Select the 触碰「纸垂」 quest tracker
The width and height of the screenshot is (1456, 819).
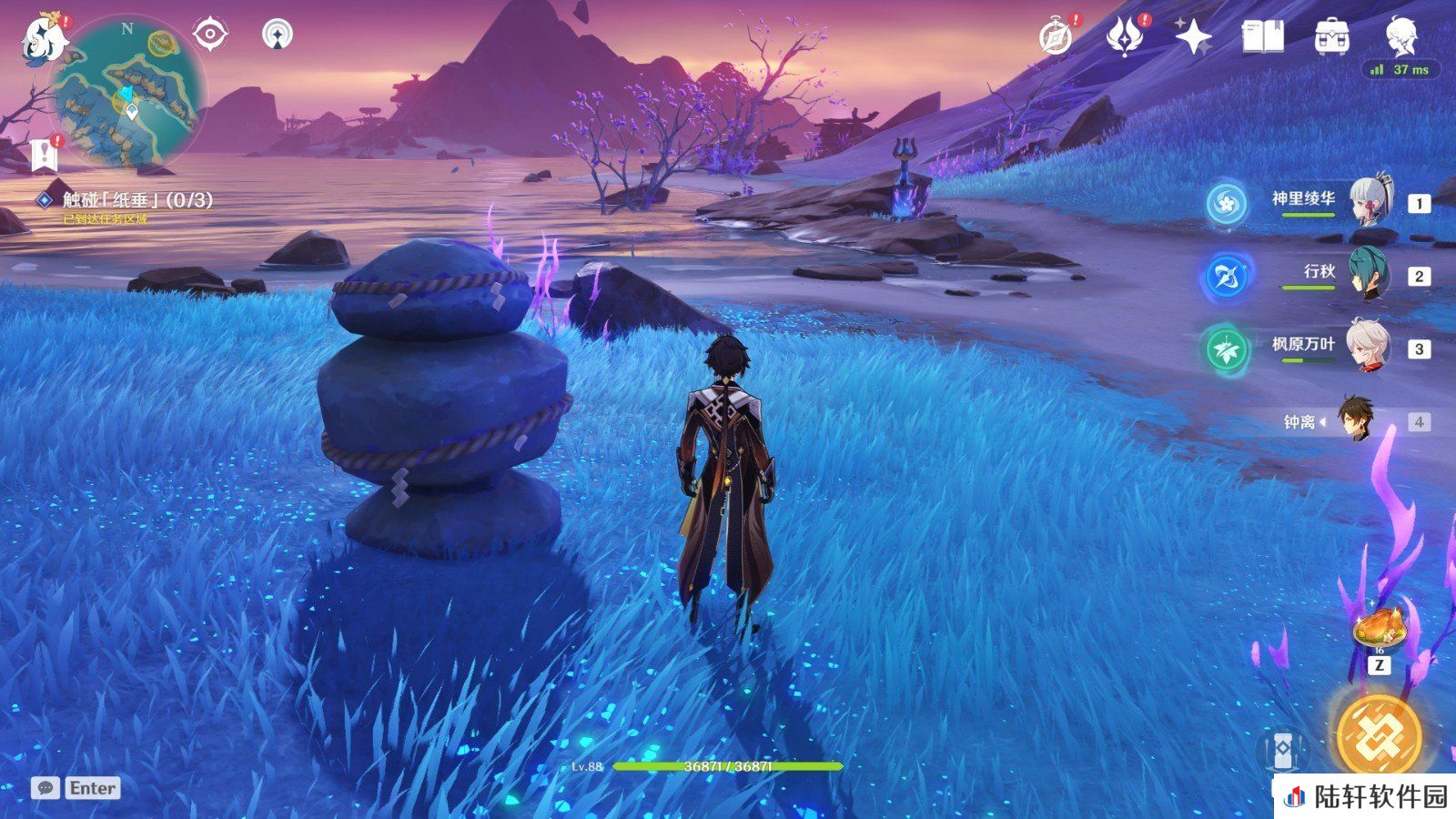136,200
